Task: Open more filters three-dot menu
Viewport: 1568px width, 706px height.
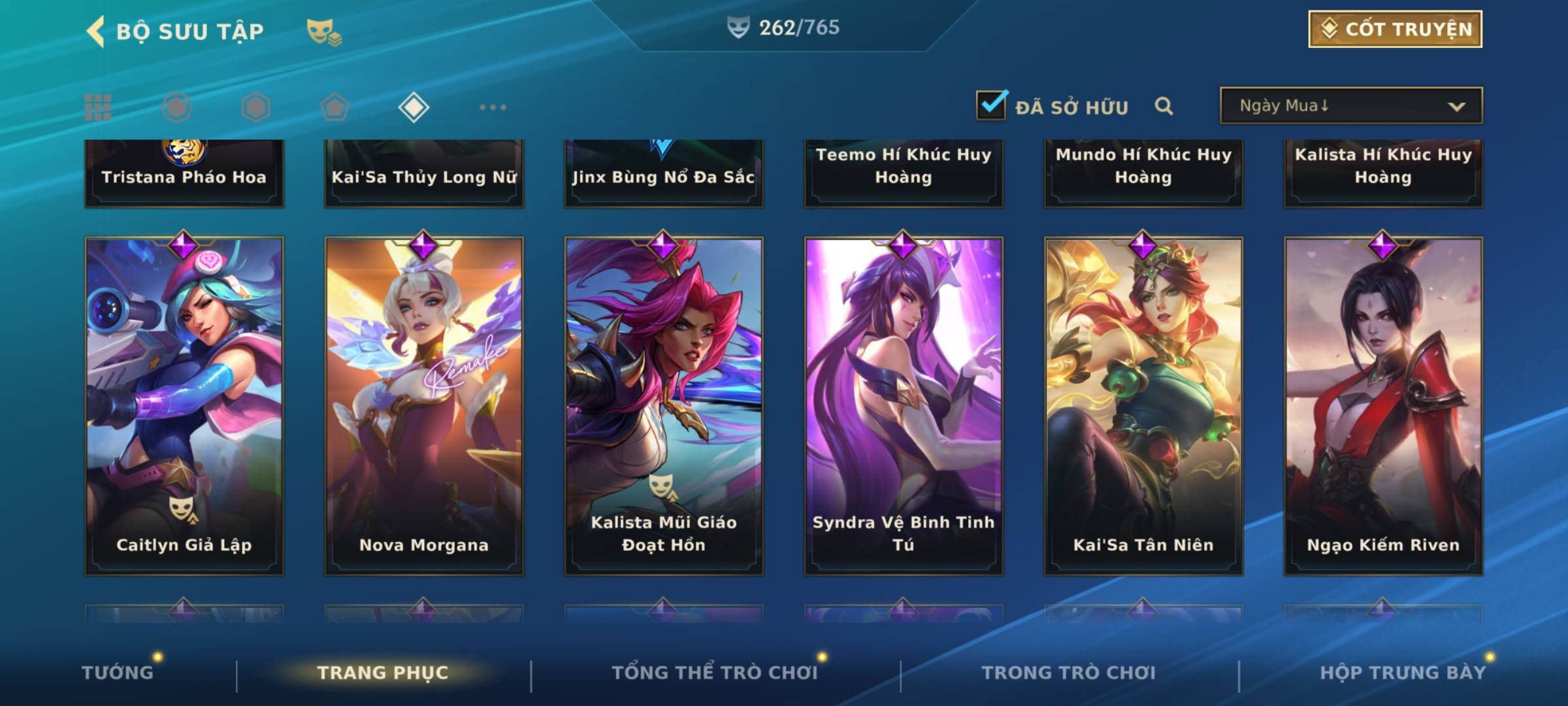Action: 493,107
